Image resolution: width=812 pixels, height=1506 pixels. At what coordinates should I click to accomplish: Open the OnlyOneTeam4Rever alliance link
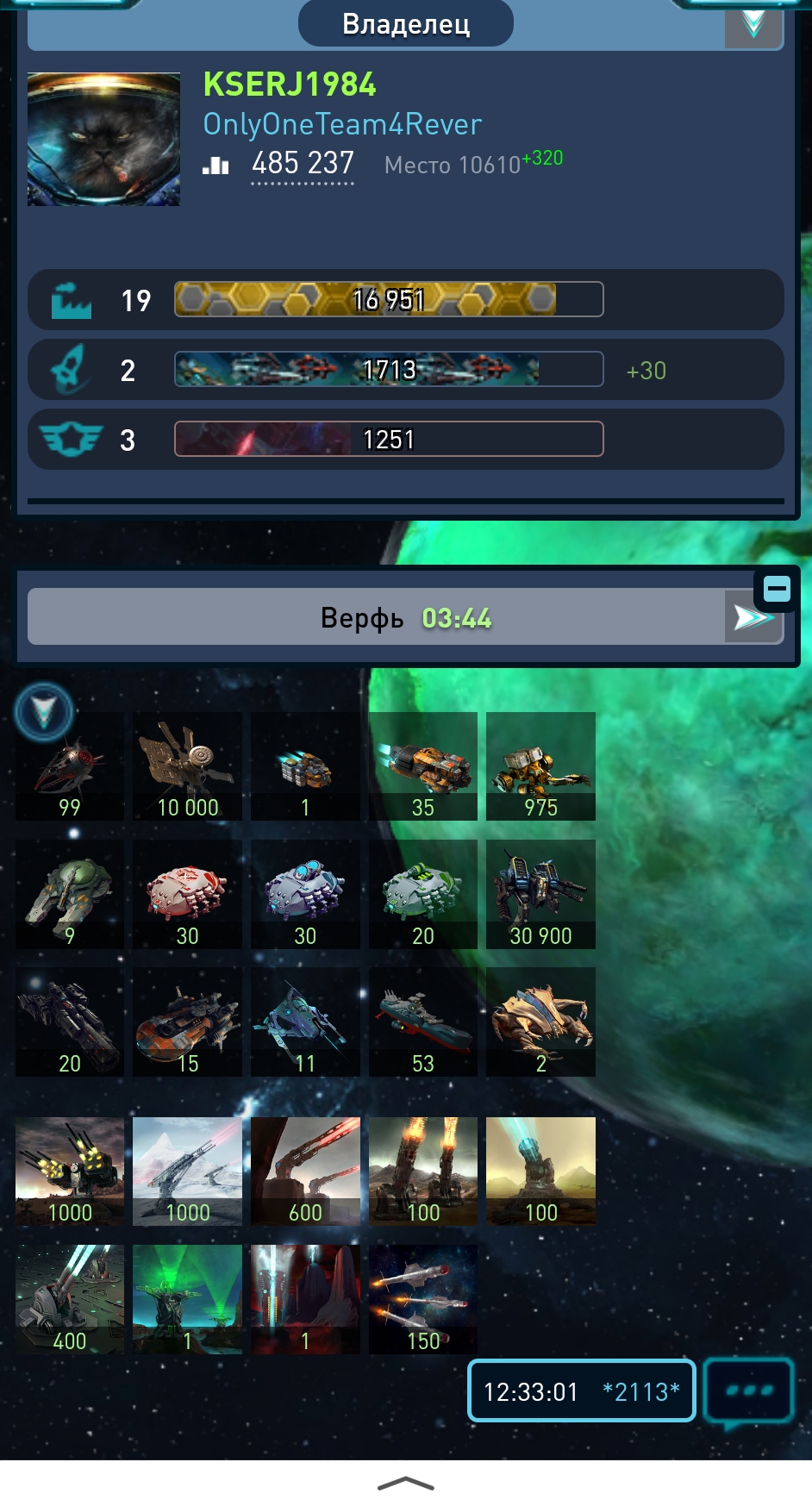(342, 124)
